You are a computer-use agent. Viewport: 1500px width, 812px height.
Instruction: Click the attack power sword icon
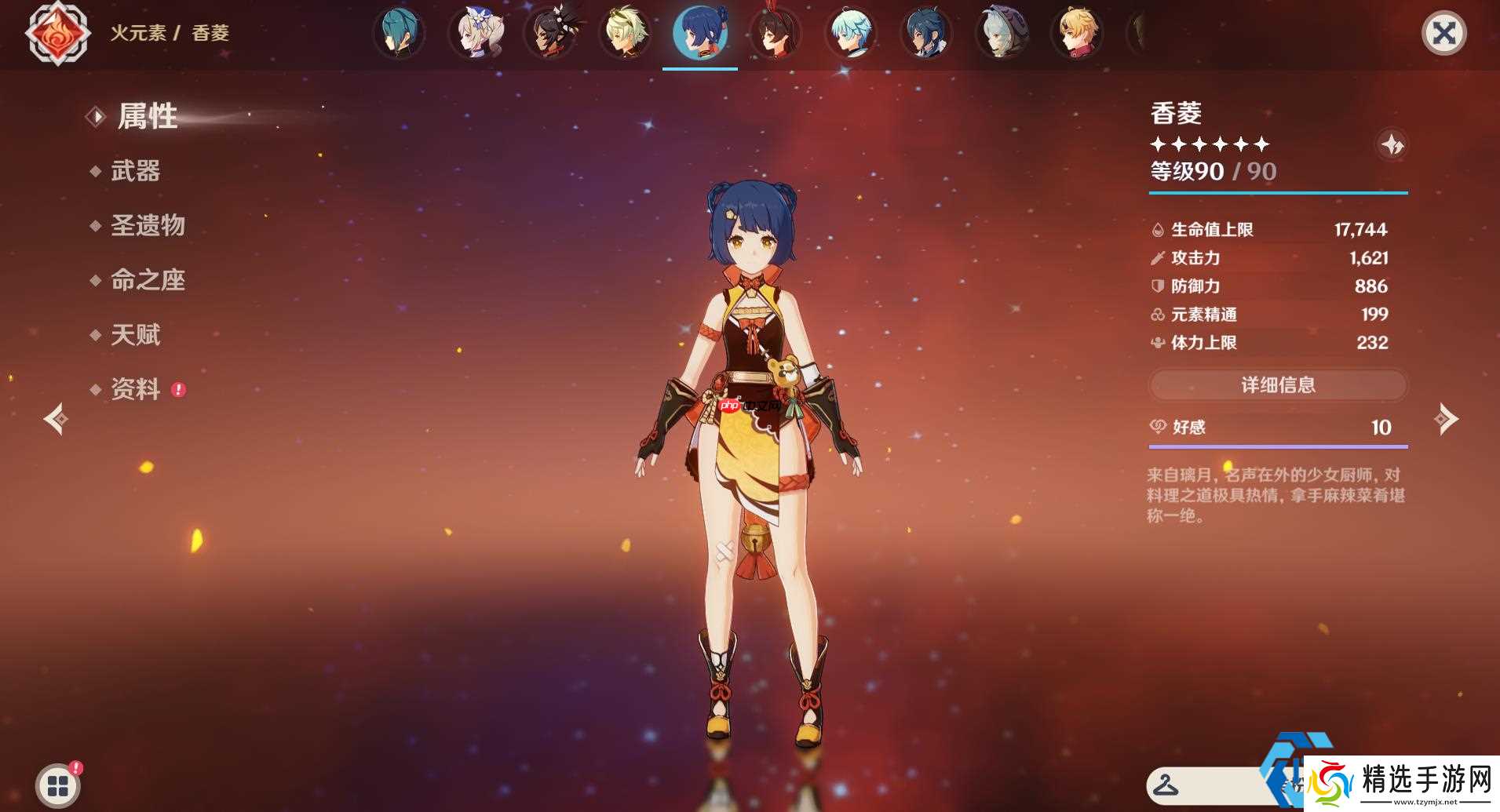pyautogui.click(x=1157, y=257)
